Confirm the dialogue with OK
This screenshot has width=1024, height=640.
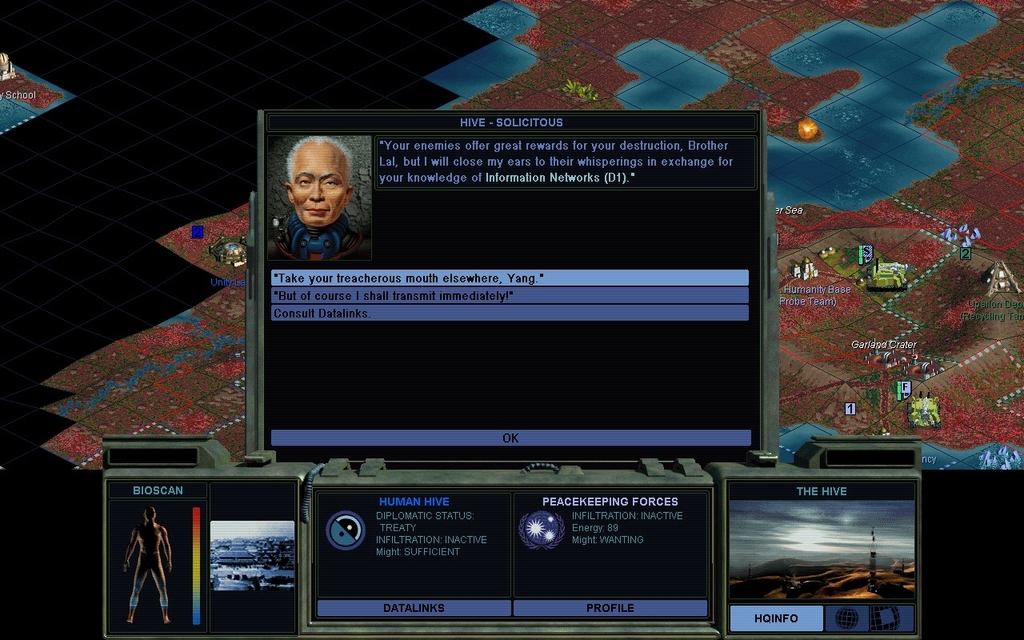(510, 438)
